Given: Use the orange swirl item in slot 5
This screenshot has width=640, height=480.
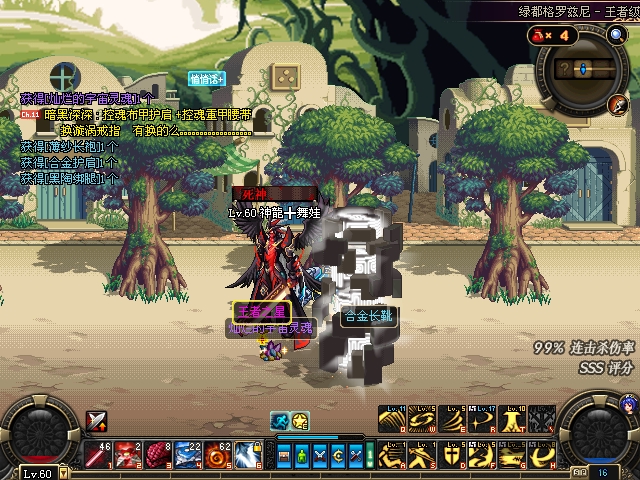Looking at the screenshot, I should [x=216, y=456].
